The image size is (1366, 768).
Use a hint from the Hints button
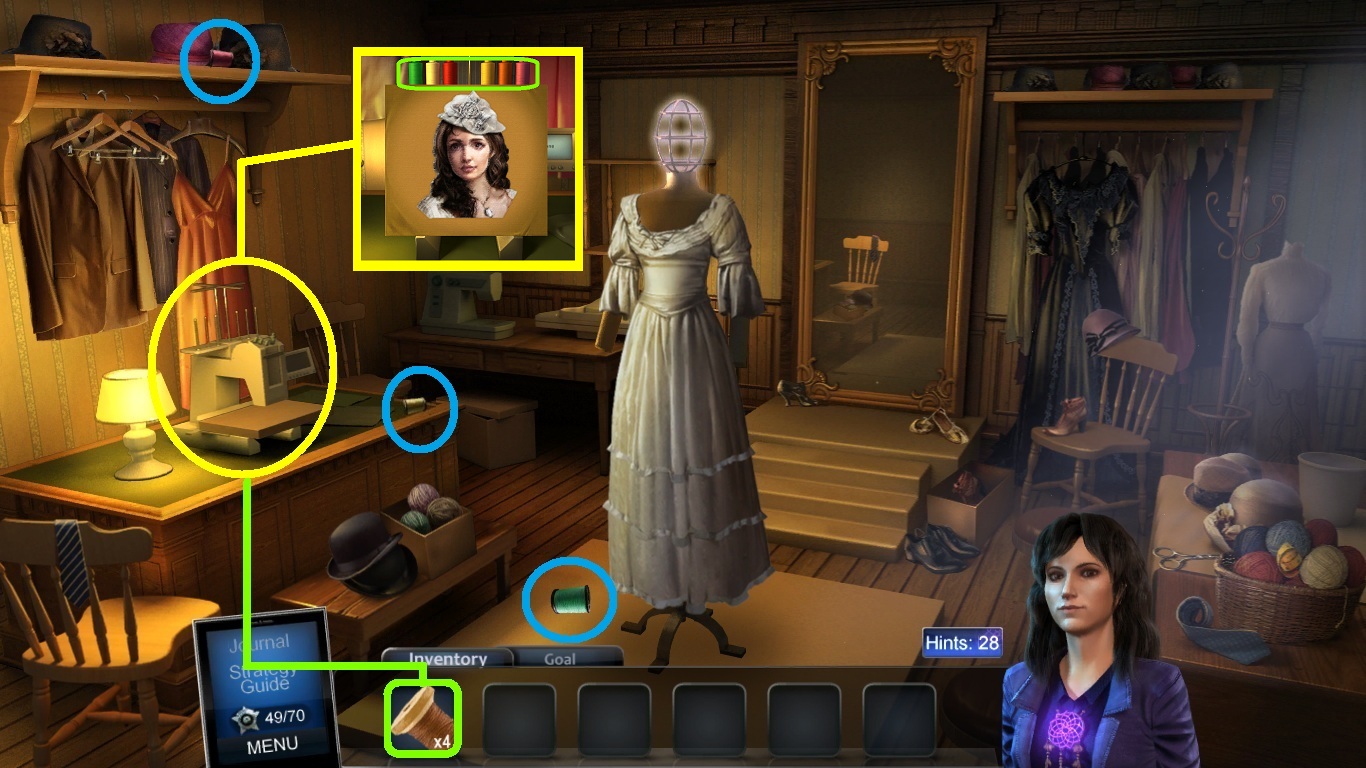961,642
